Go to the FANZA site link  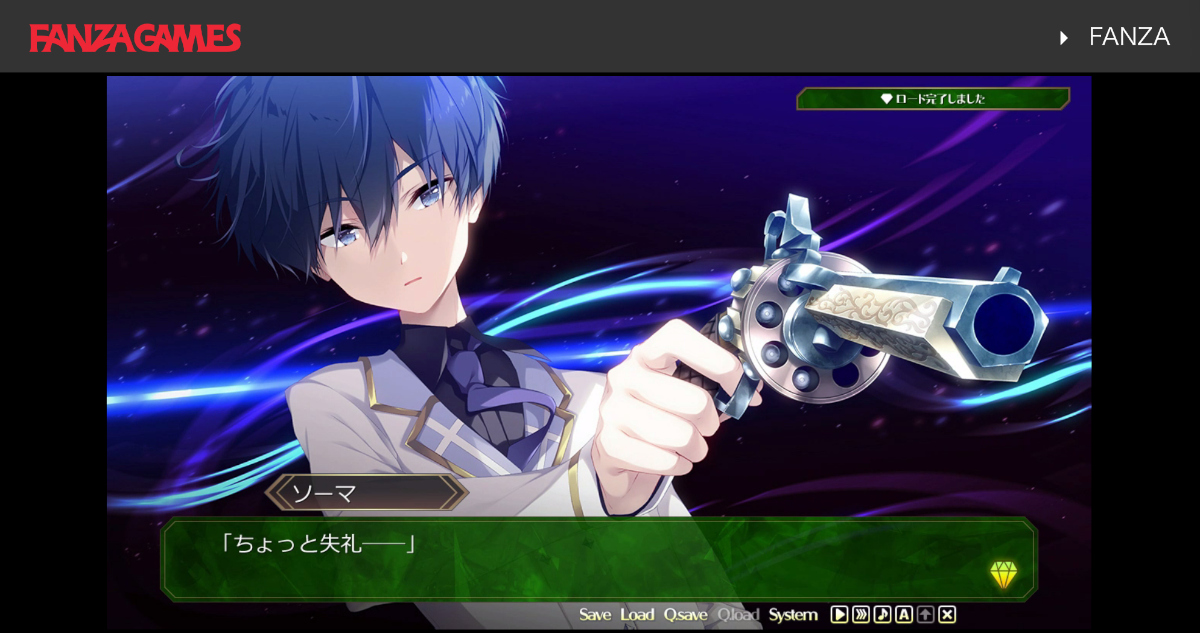point(1128,37)
